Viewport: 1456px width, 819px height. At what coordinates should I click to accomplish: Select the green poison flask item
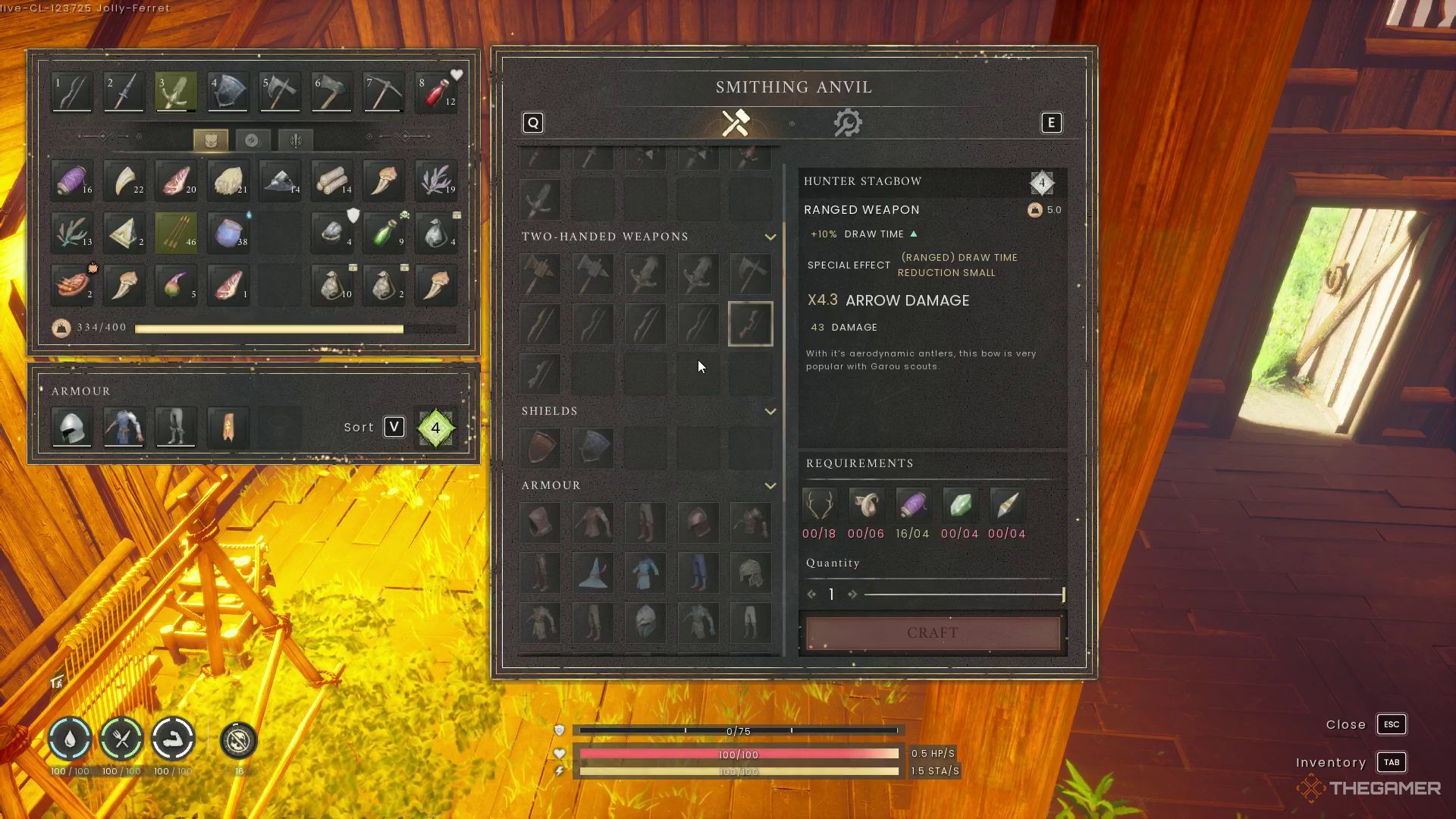point(384,233)
